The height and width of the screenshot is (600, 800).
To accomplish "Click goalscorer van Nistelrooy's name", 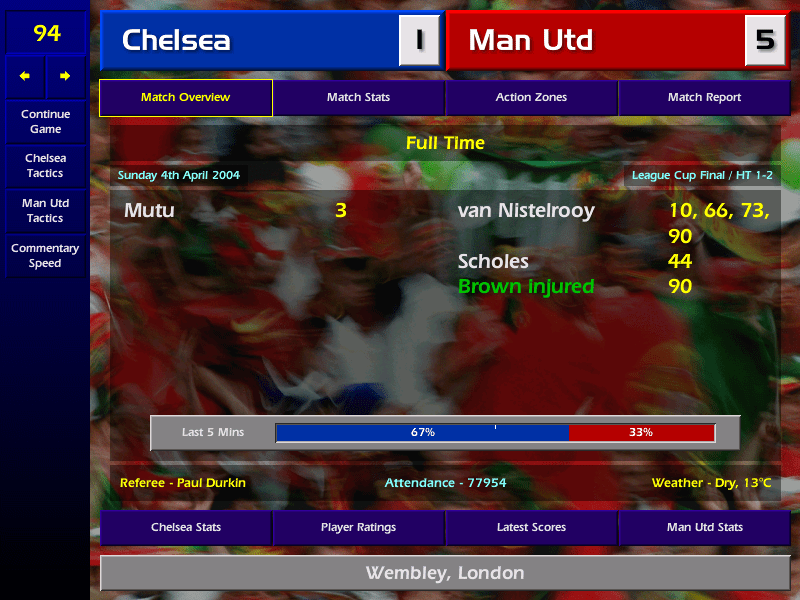I will [526, 211].
